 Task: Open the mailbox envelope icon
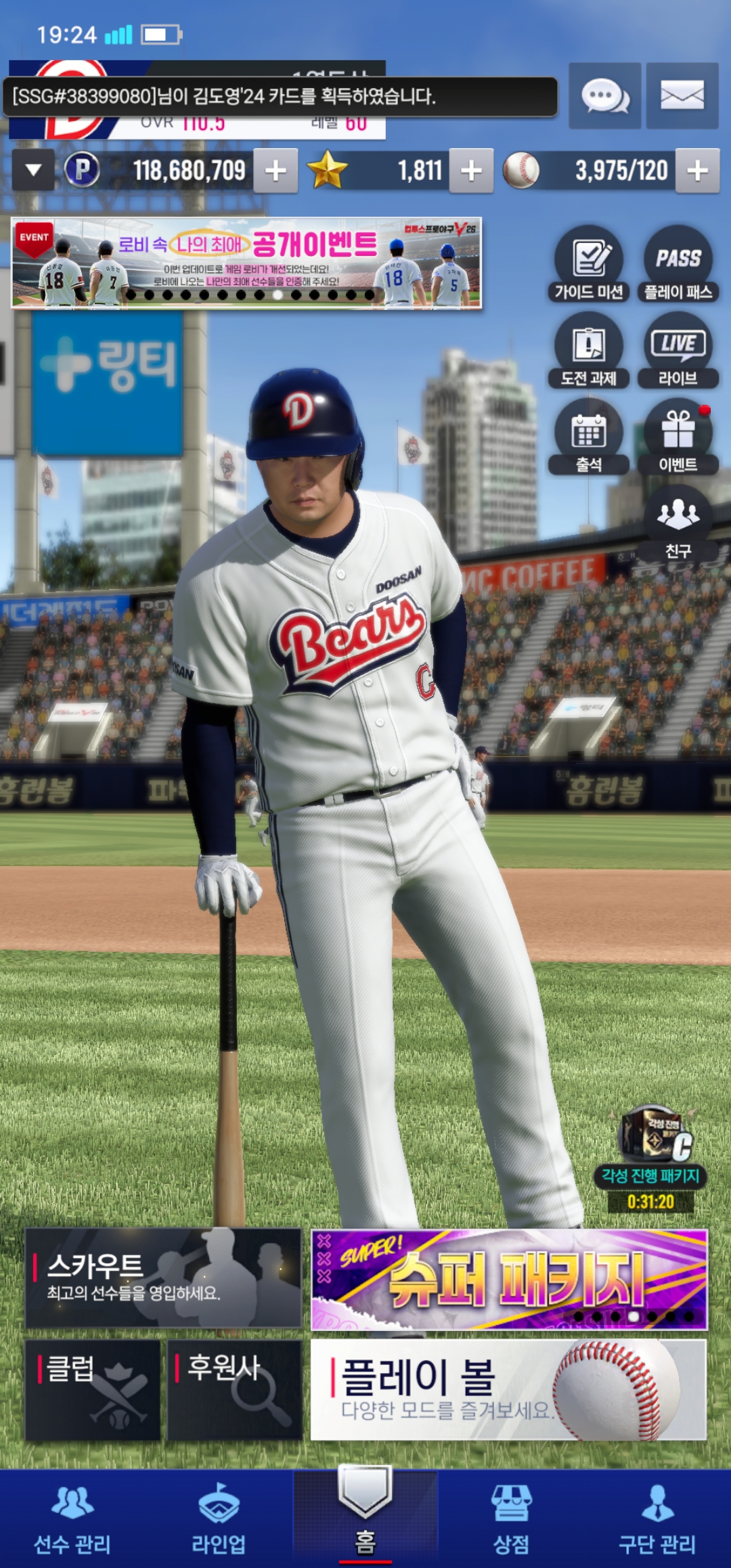[x=682, y=96]
